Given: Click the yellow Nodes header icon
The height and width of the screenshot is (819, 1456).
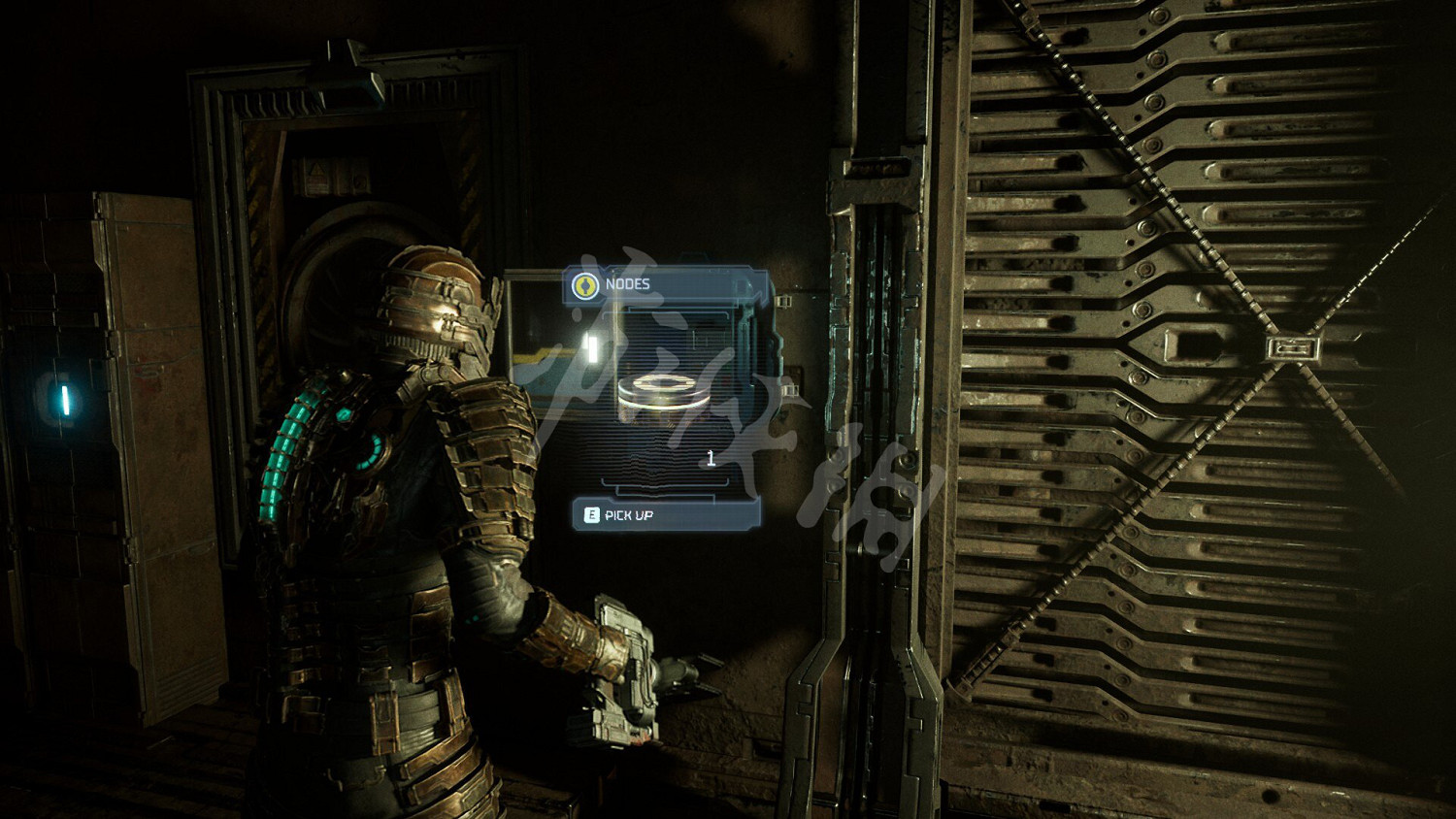Looking at the screenshot, I should coord(584,285).
